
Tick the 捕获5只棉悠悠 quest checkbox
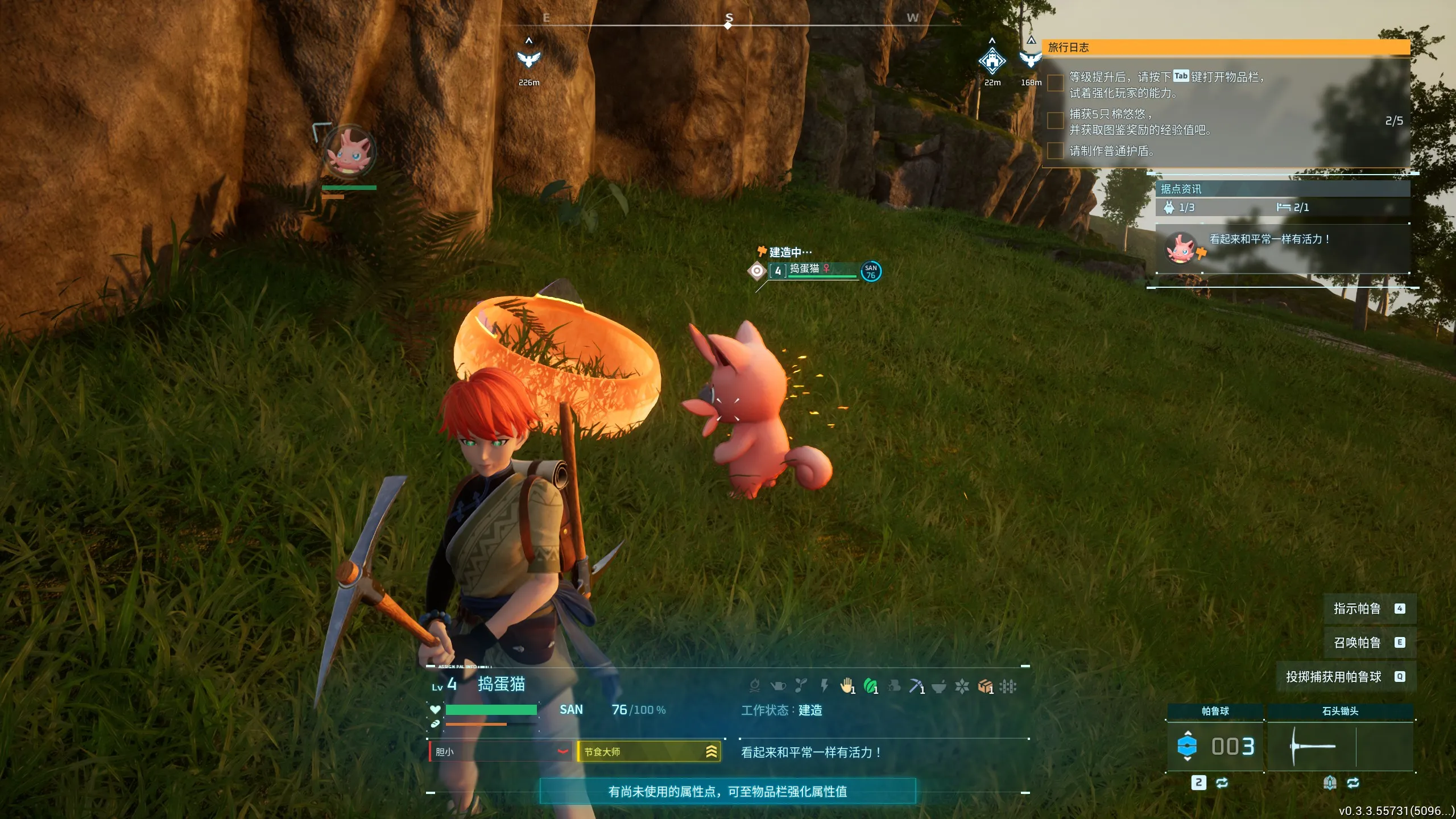pos(1056,121)
